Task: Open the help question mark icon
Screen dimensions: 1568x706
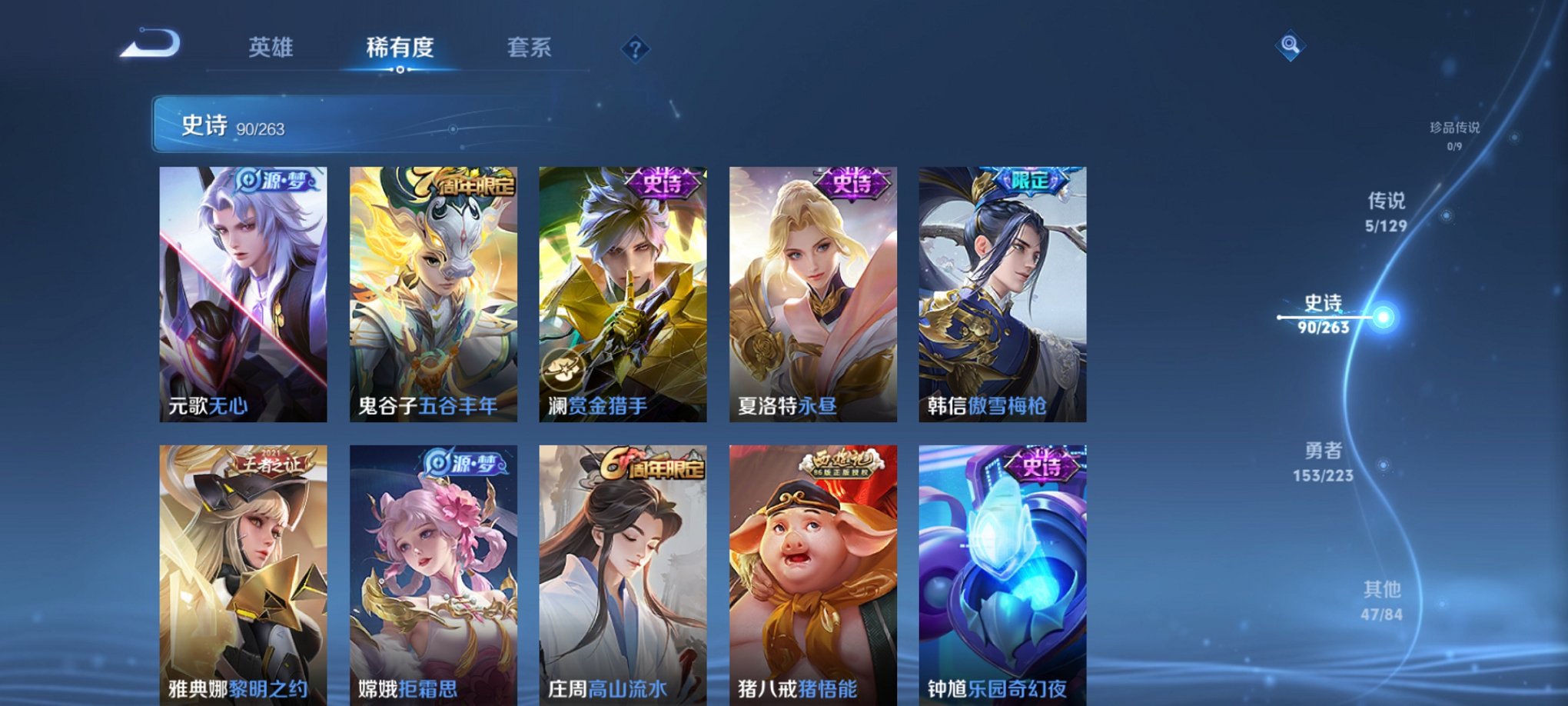Action: tap(635, 50)
